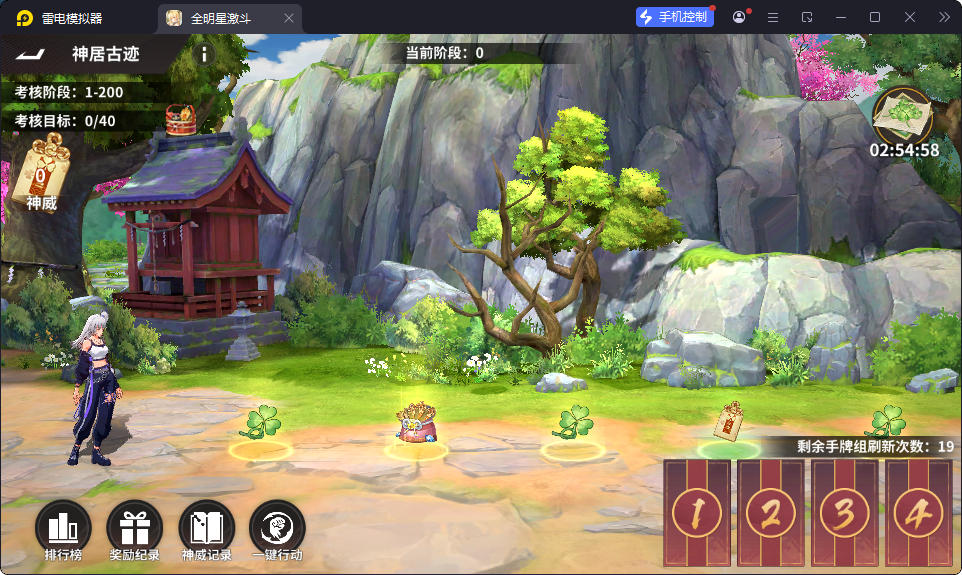Open the clover map icon above the timer
This screenshot has height=575, width=962.
(x=903, y=117)
